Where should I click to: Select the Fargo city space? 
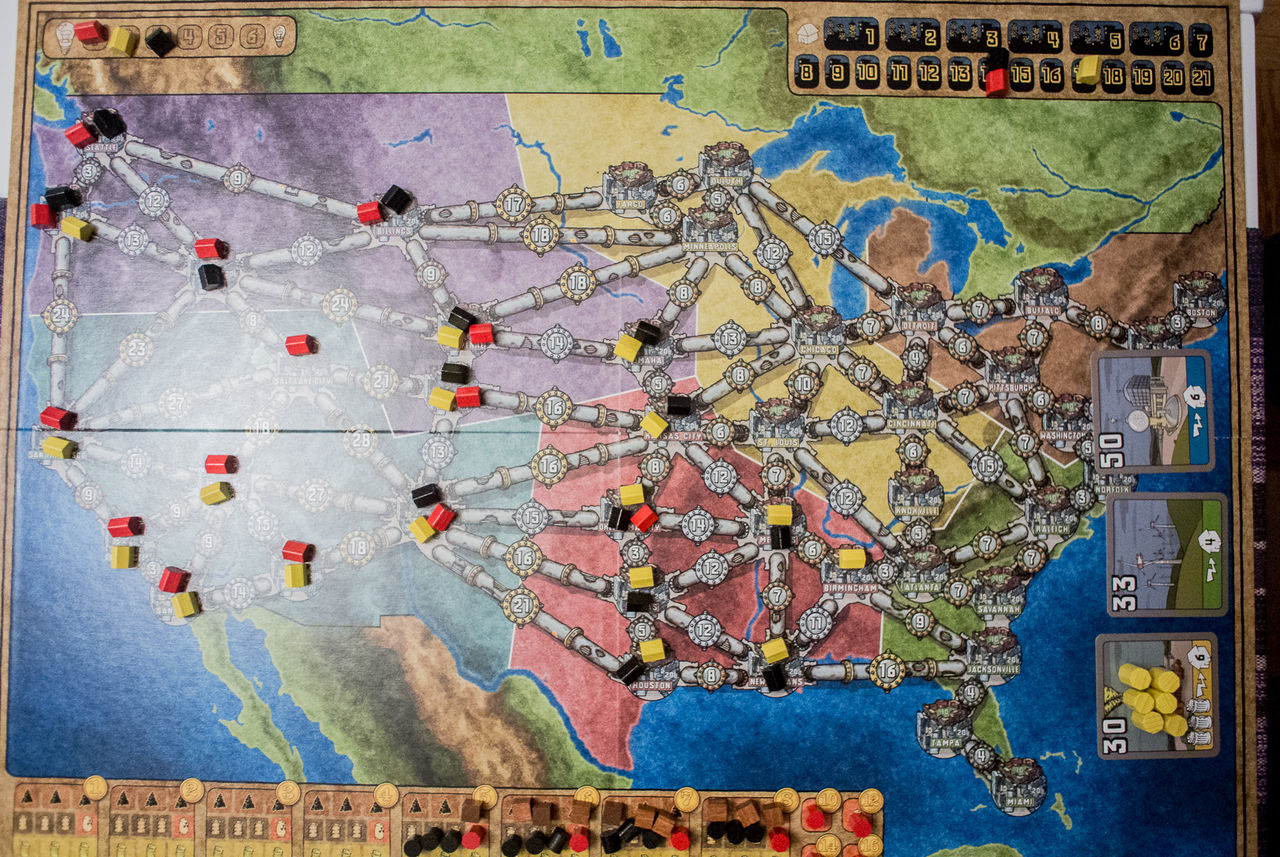tap(629, 186)
